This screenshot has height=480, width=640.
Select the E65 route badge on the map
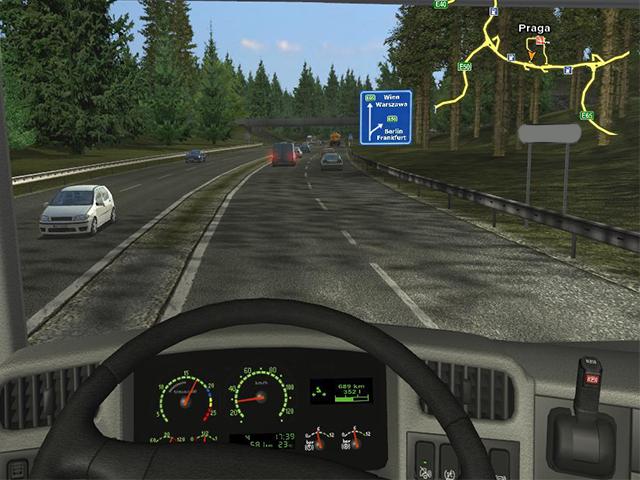[587, 115]
